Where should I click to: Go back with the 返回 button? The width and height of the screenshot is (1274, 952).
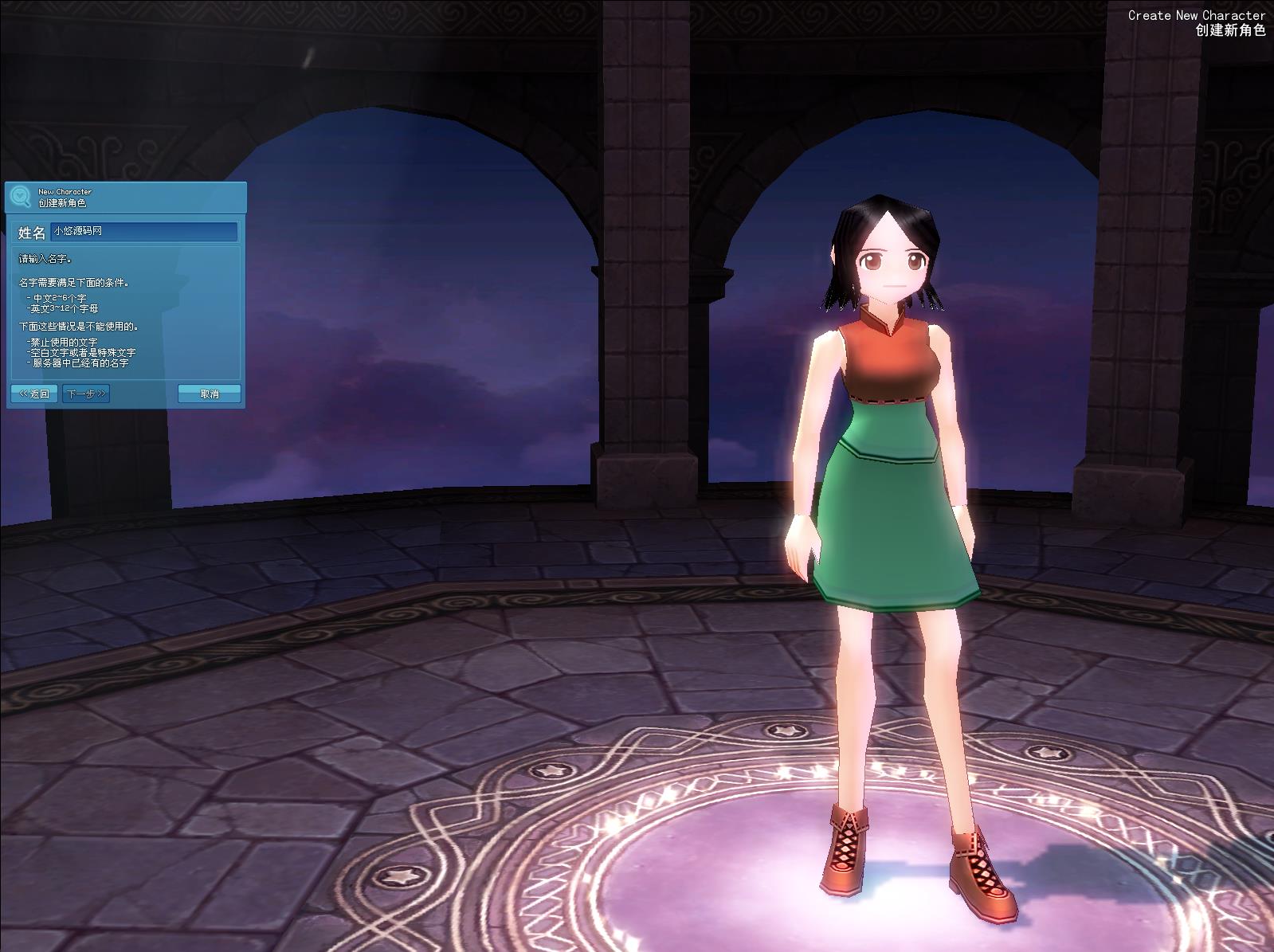tap(34, 394)
